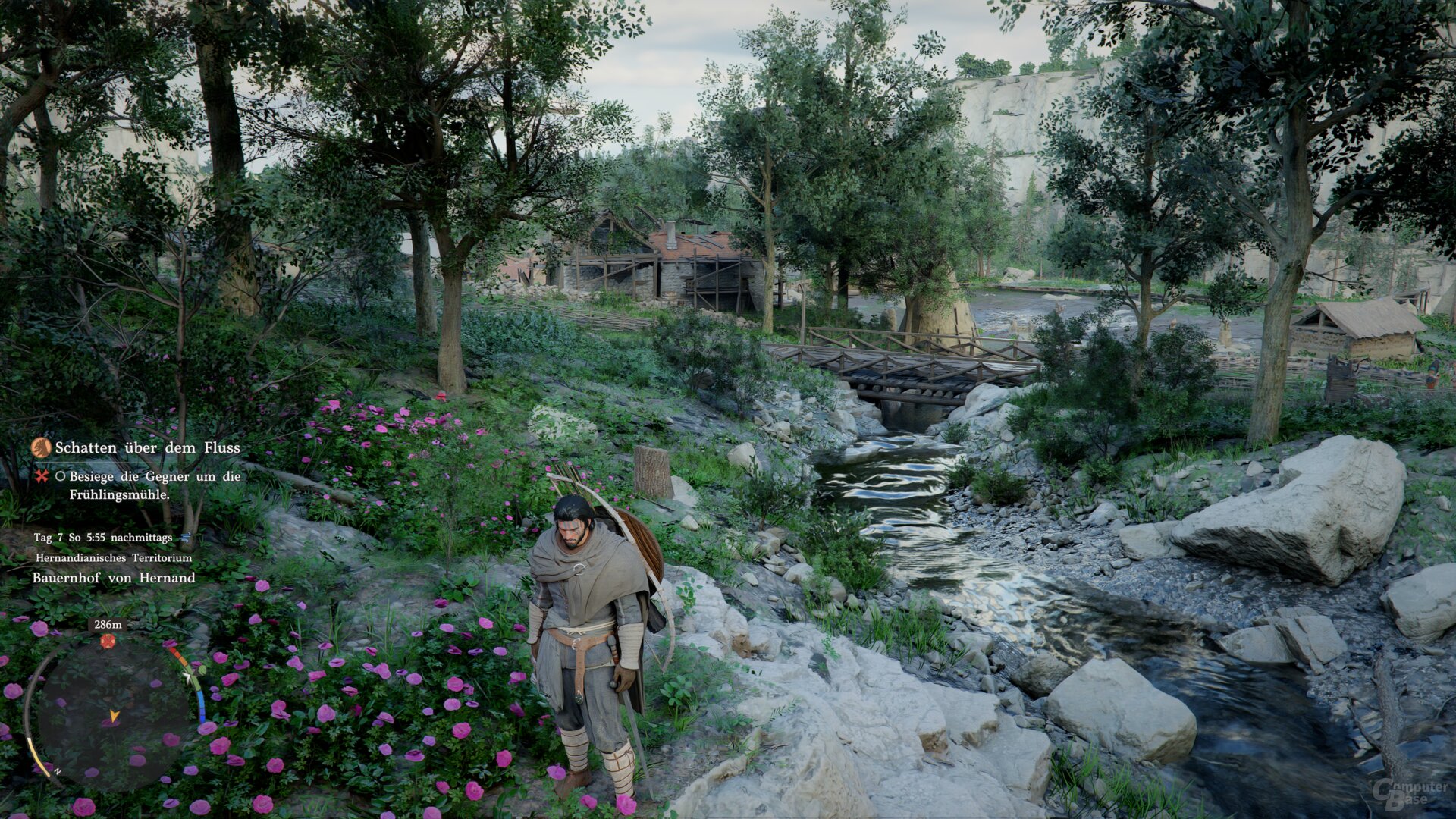
Task: Click the yellow player arrow on the minimap
Action: coord(115,715)
